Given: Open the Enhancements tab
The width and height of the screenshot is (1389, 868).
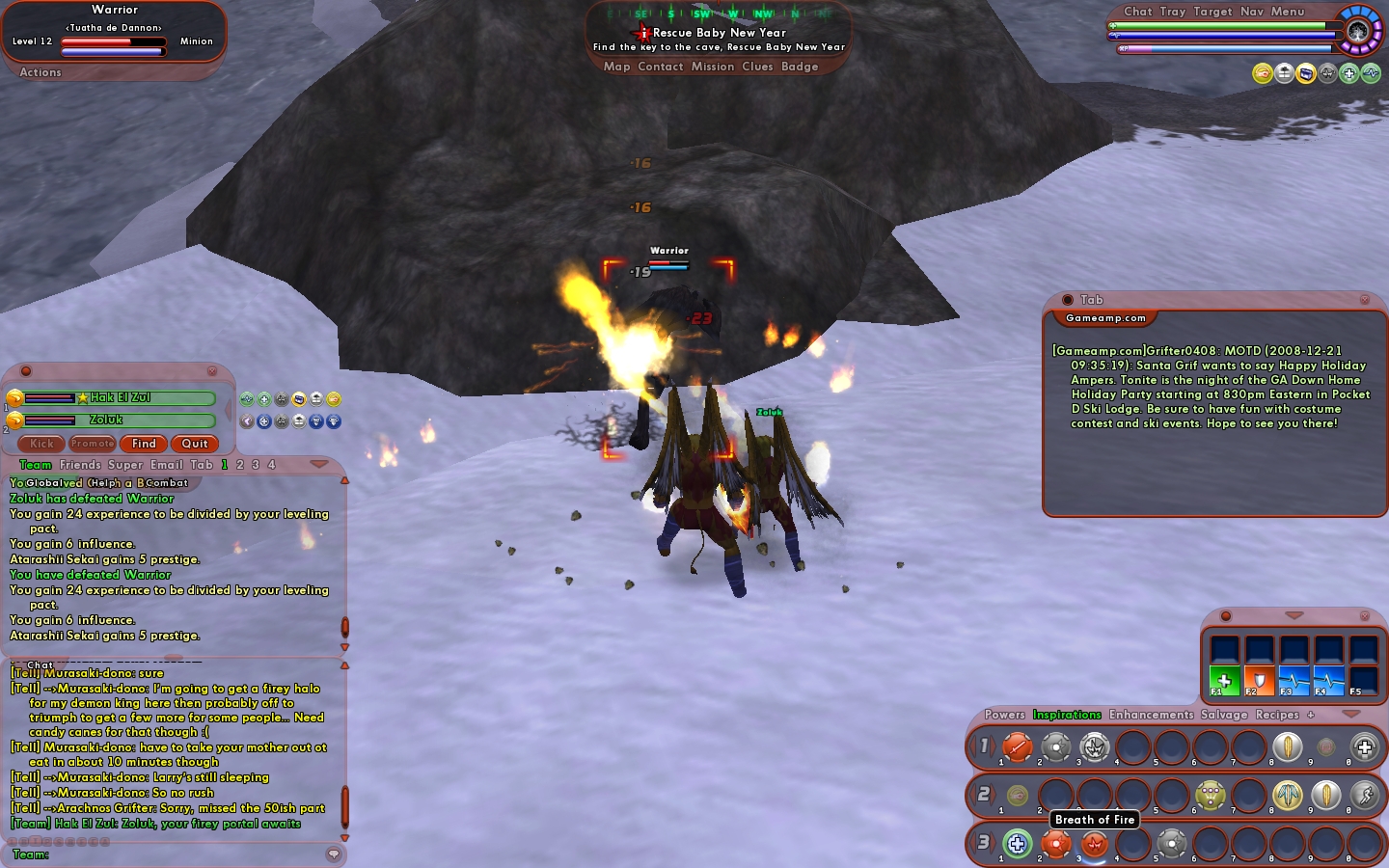Looking at the screenshot, I should coord(1151,715).
